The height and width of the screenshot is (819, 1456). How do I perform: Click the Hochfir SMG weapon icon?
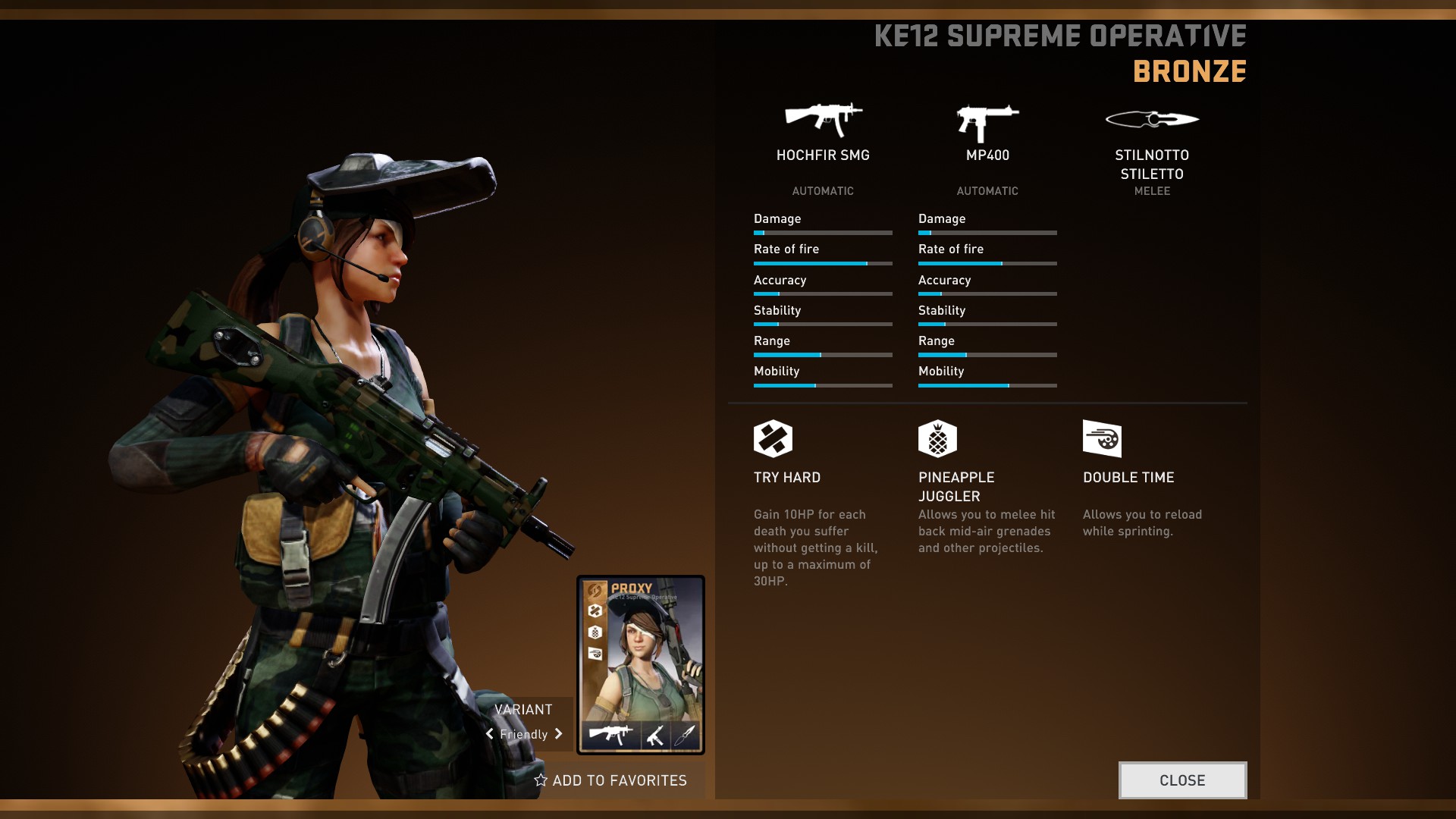[x=823, y=120]
